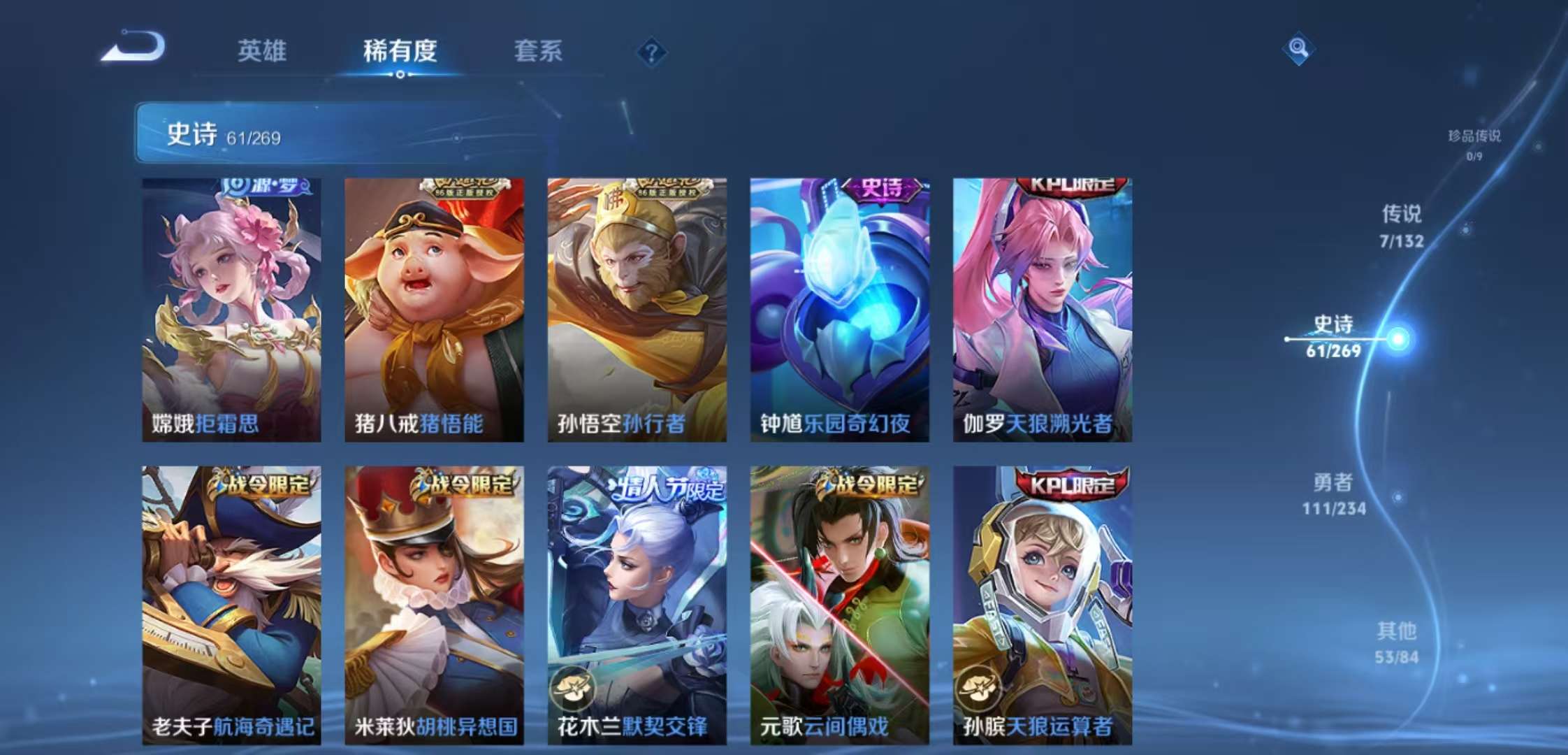Click the help question mark icon beside the tabs
This screenshot has width=1568, height=755.
(x=650, y=52)
